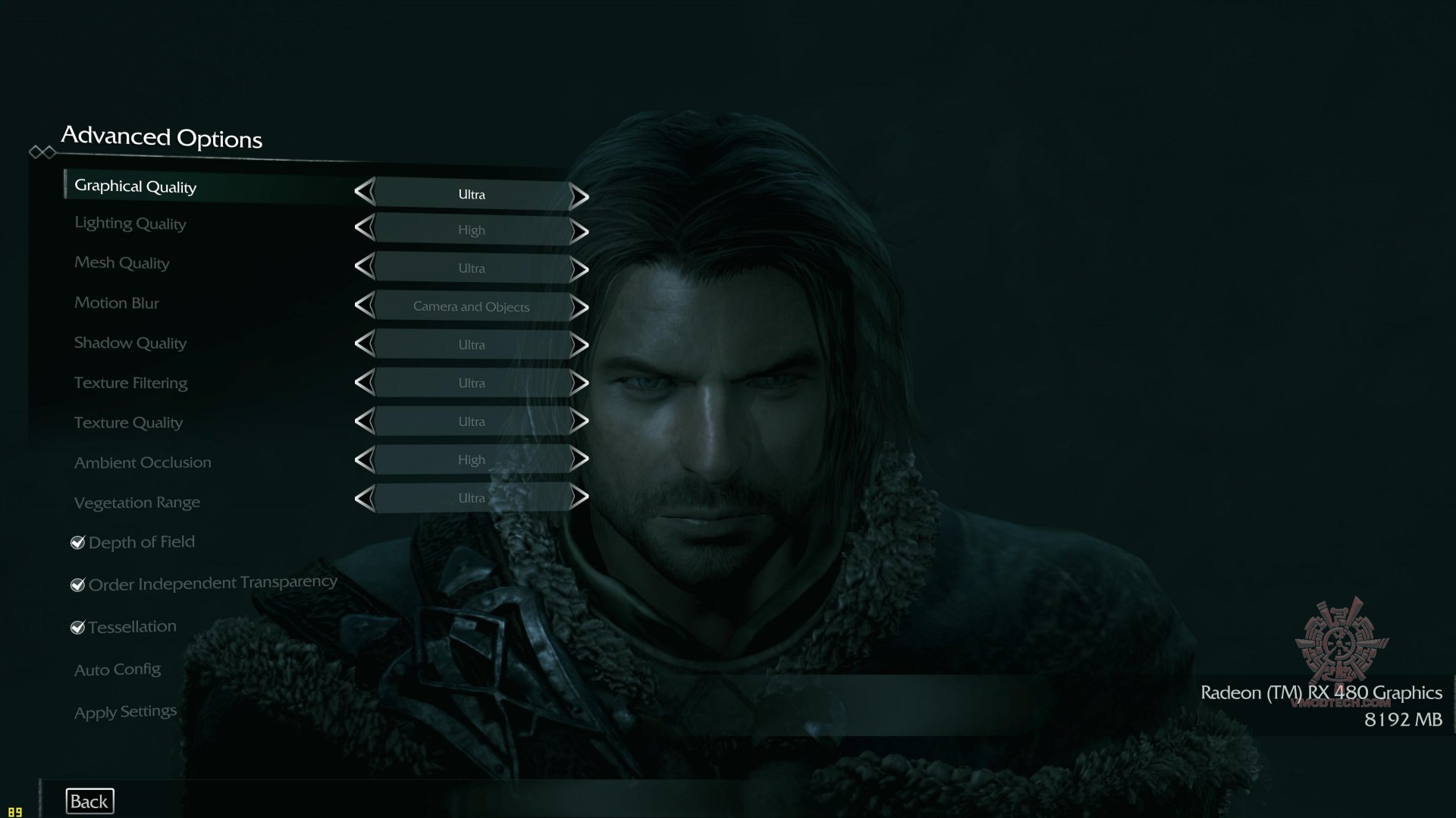Uncheck Order Independent Transparency
The height and width of the screenshot is (818, 1456).
coord(77,585)
